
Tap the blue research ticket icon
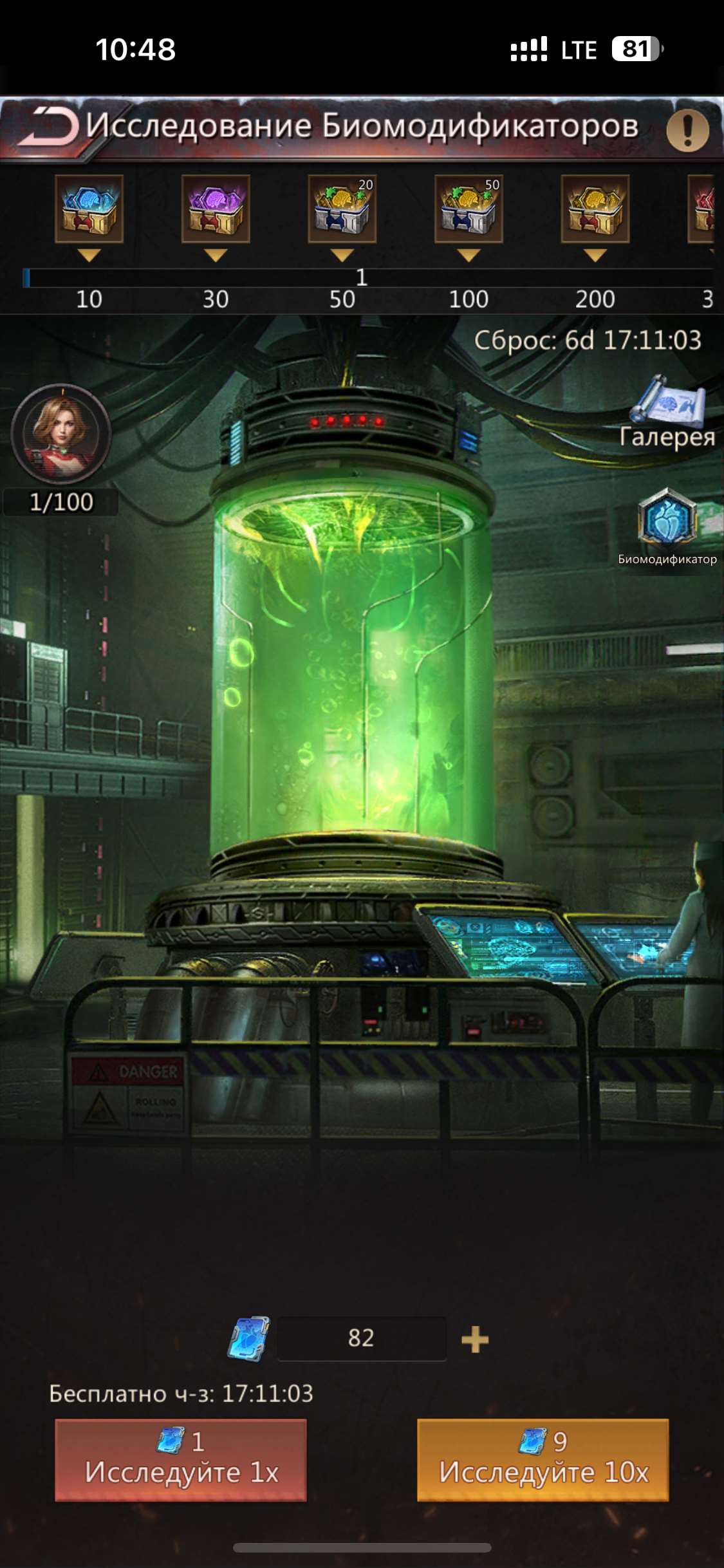(249, 1339)
